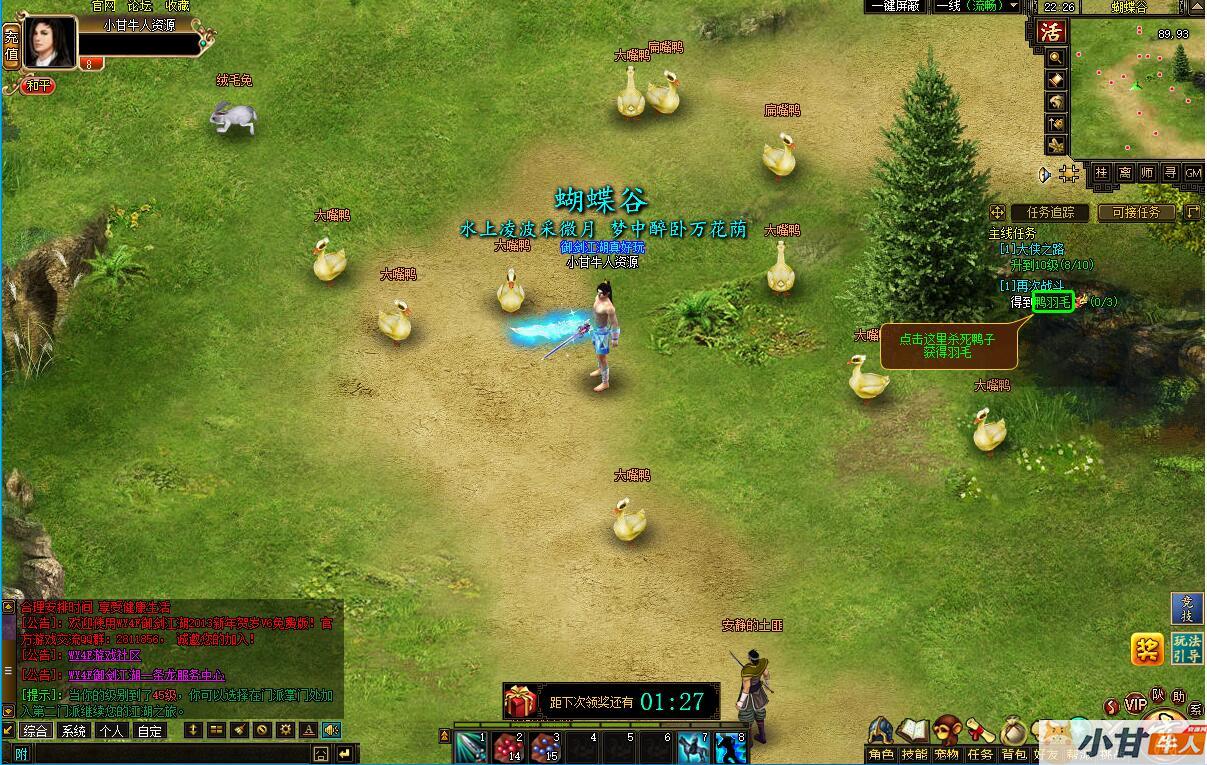Click the red 活 activity button

[1051, 31]
